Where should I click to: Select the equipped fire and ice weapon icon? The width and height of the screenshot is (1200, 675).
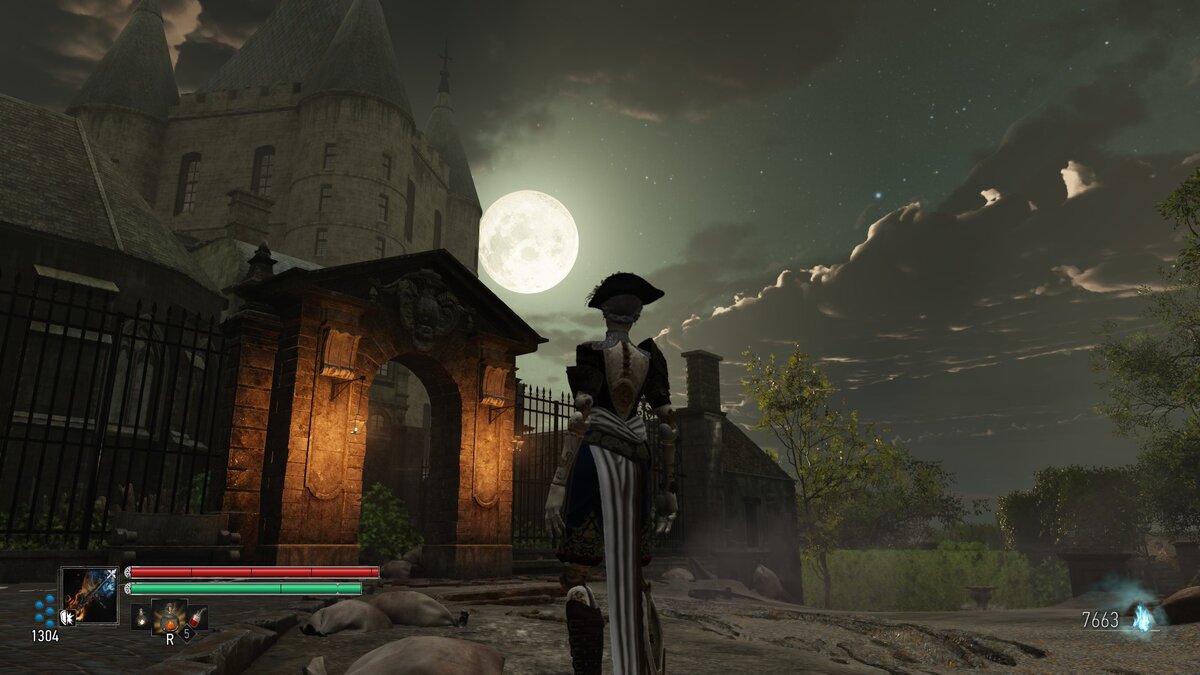point(89,595)
